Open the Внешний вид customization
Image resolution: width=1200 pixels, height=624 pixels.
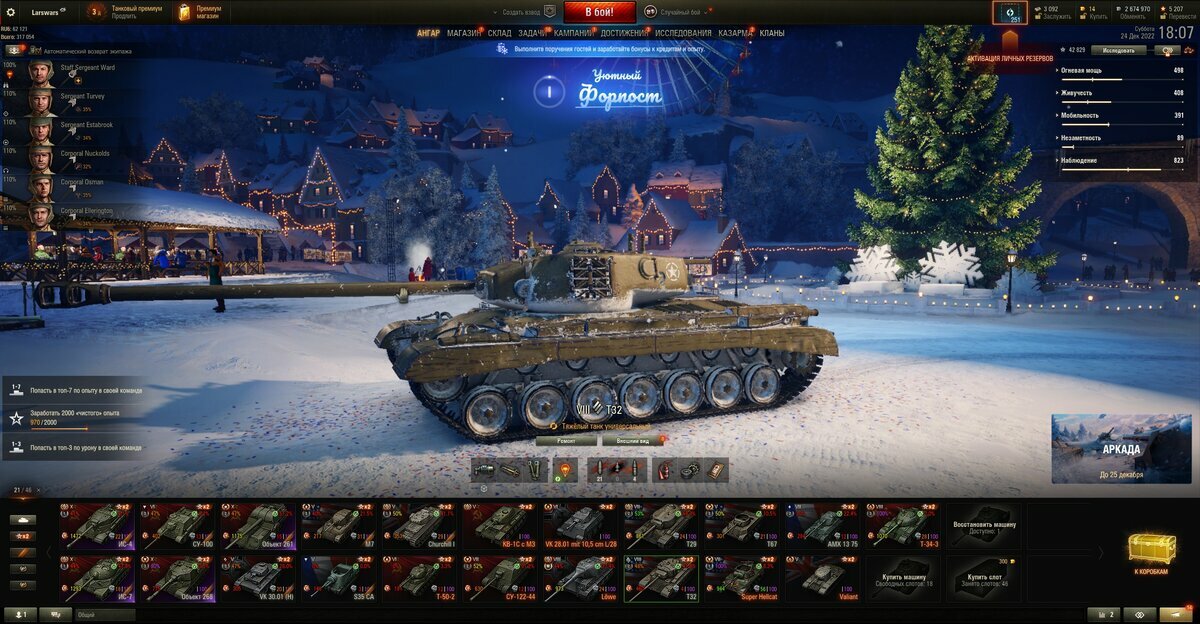coord(634,440)
